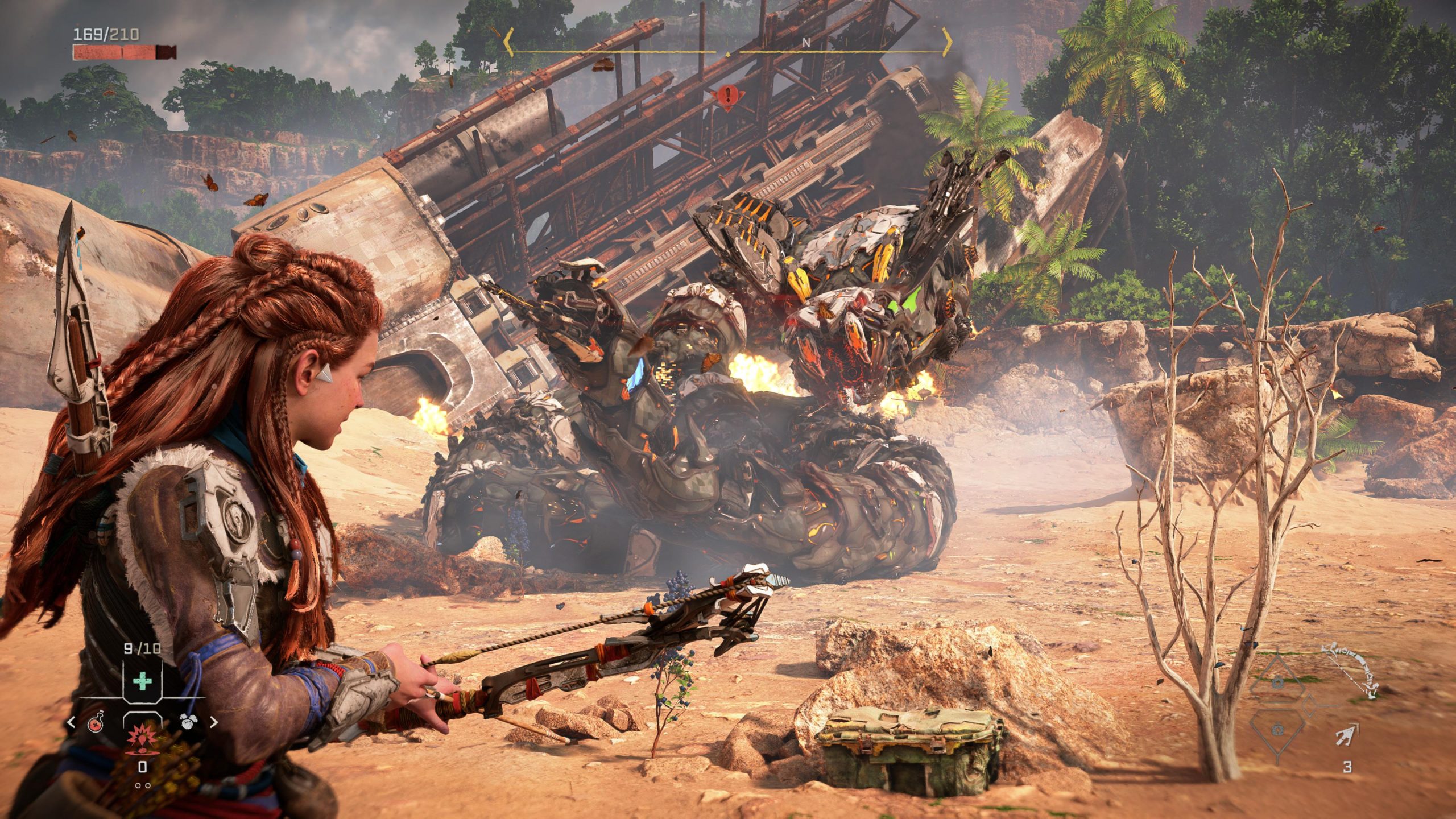1456x819 pixels.
Task: Click the compass bar heading north
Action: click(806, 43)
